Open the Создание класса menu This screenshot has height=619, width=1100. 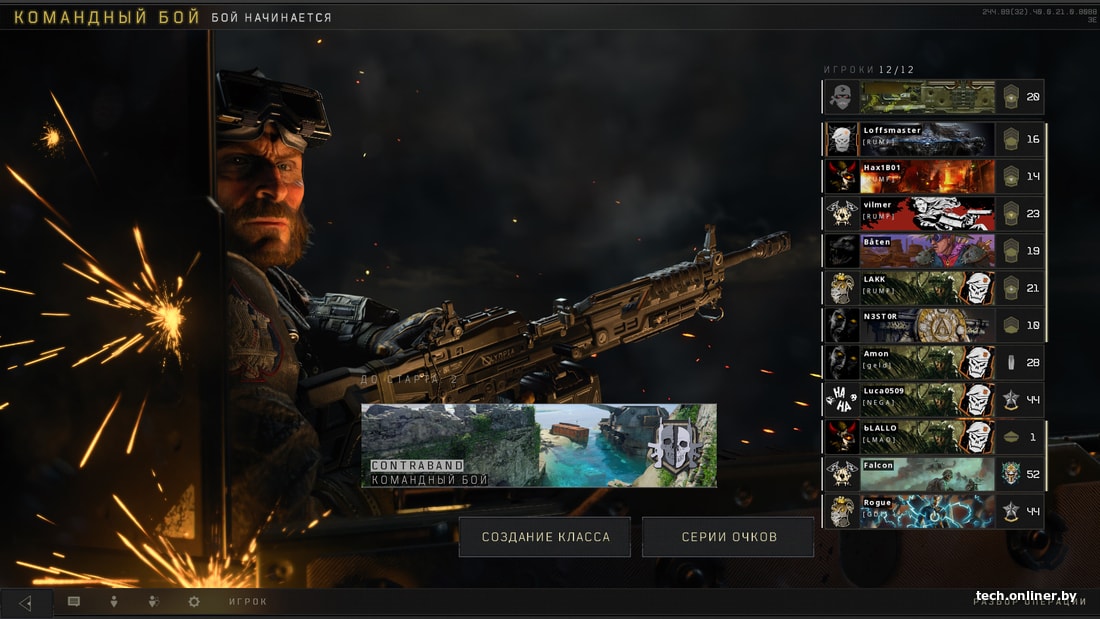click(x=545, y=537)
